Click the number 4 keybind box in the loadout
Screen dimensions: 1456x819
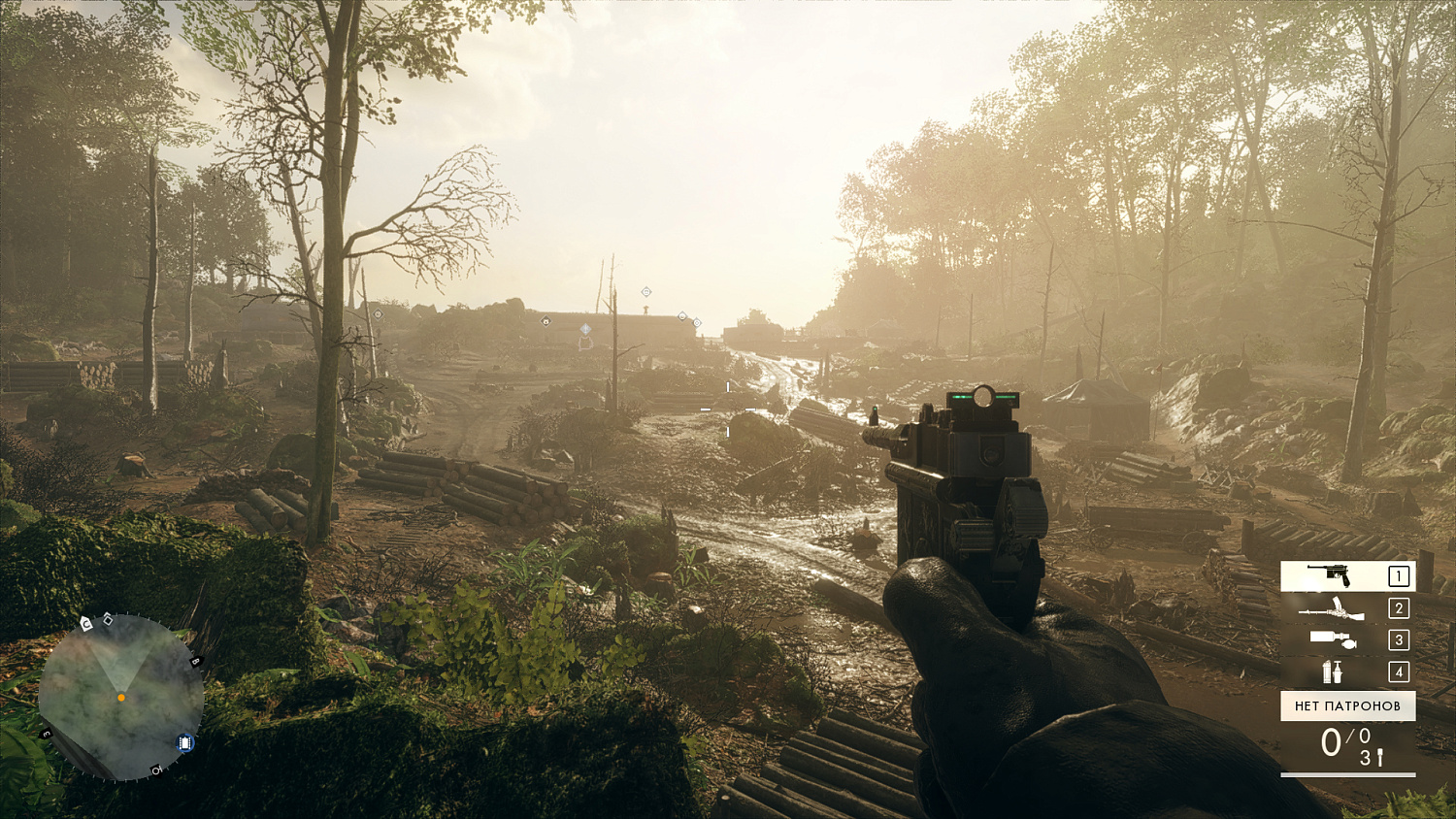1398,672
